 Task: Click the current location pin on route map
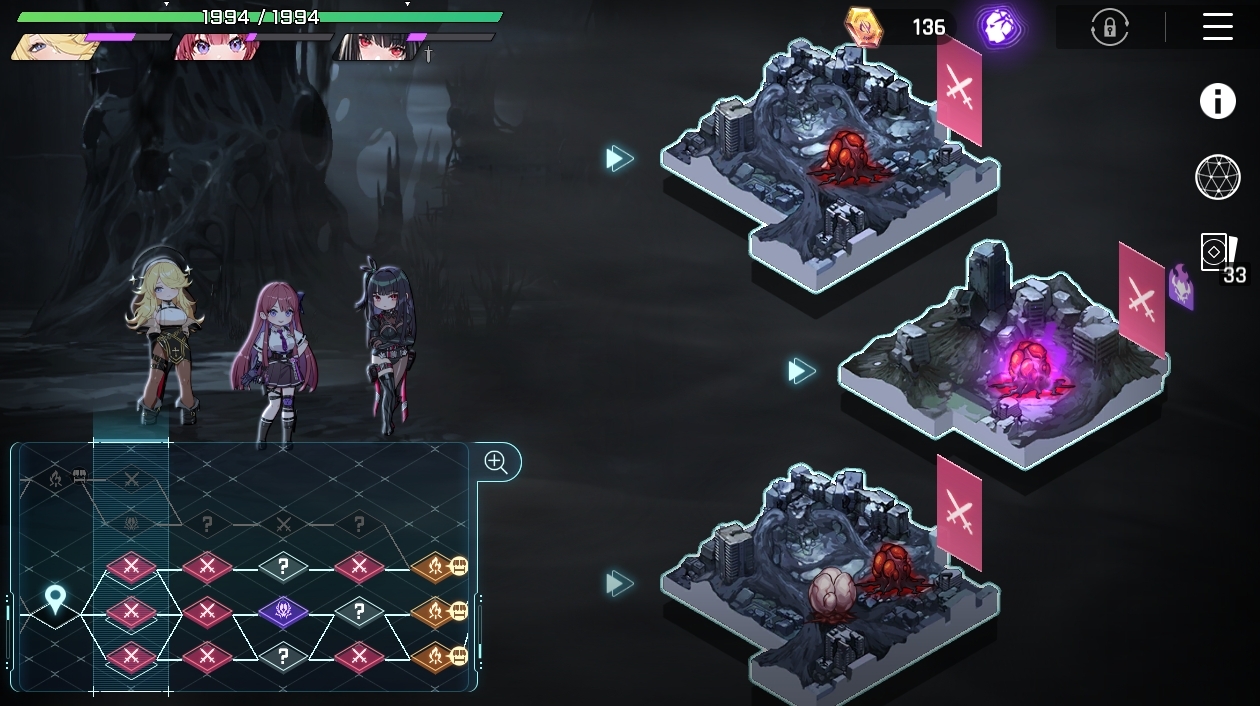click(55, 600)
